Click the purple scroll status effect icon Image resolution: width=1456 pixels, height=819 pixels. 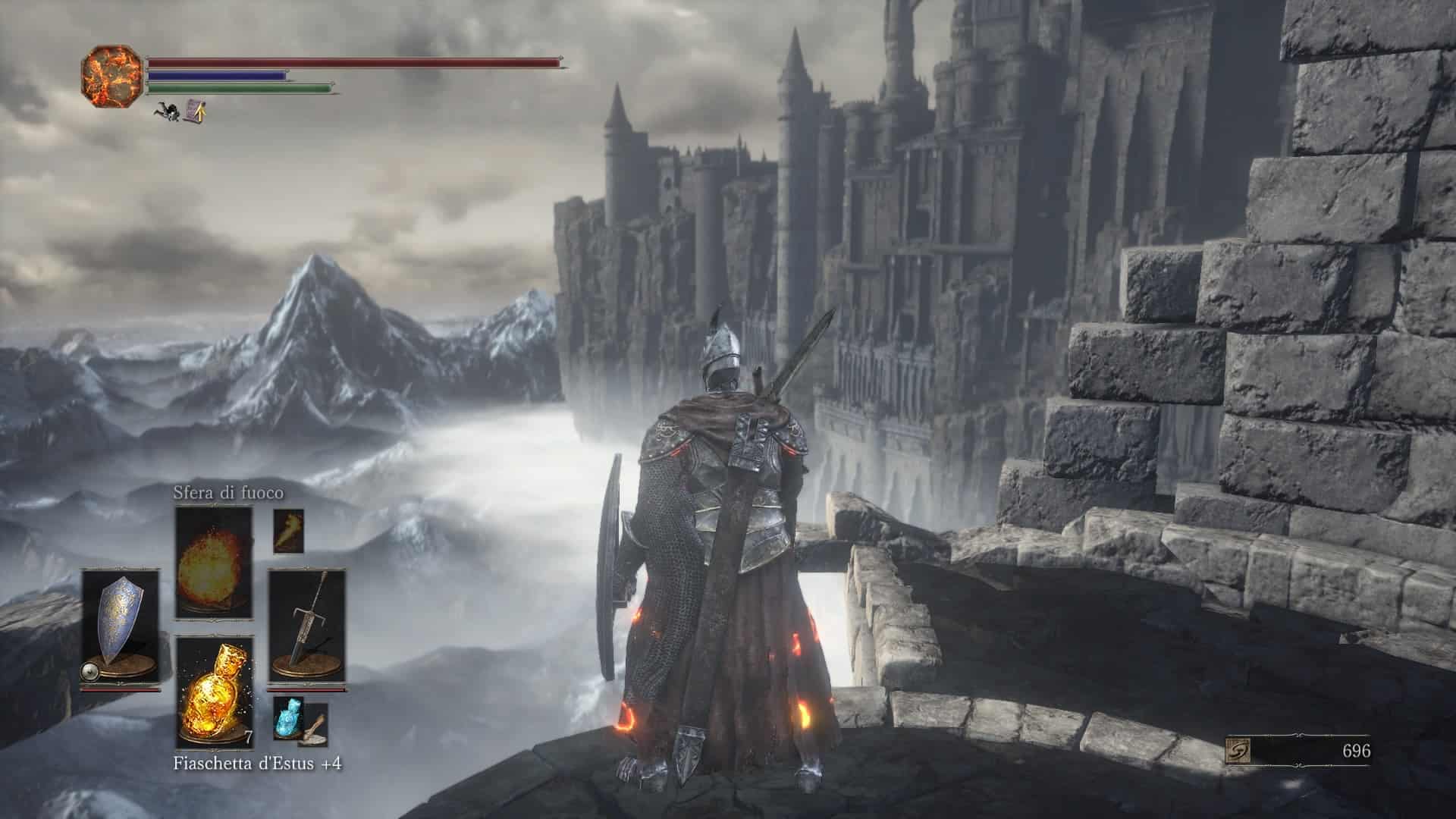point(196,111)
